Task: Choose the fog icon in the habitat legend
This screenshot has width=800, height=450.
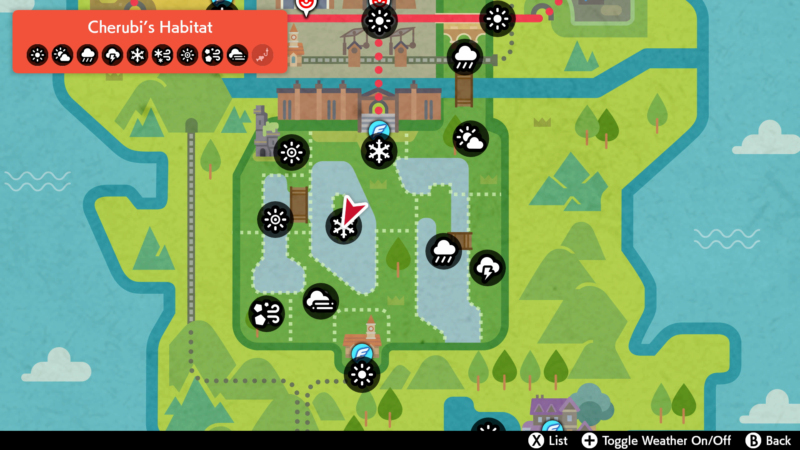Action: (238, 55)
